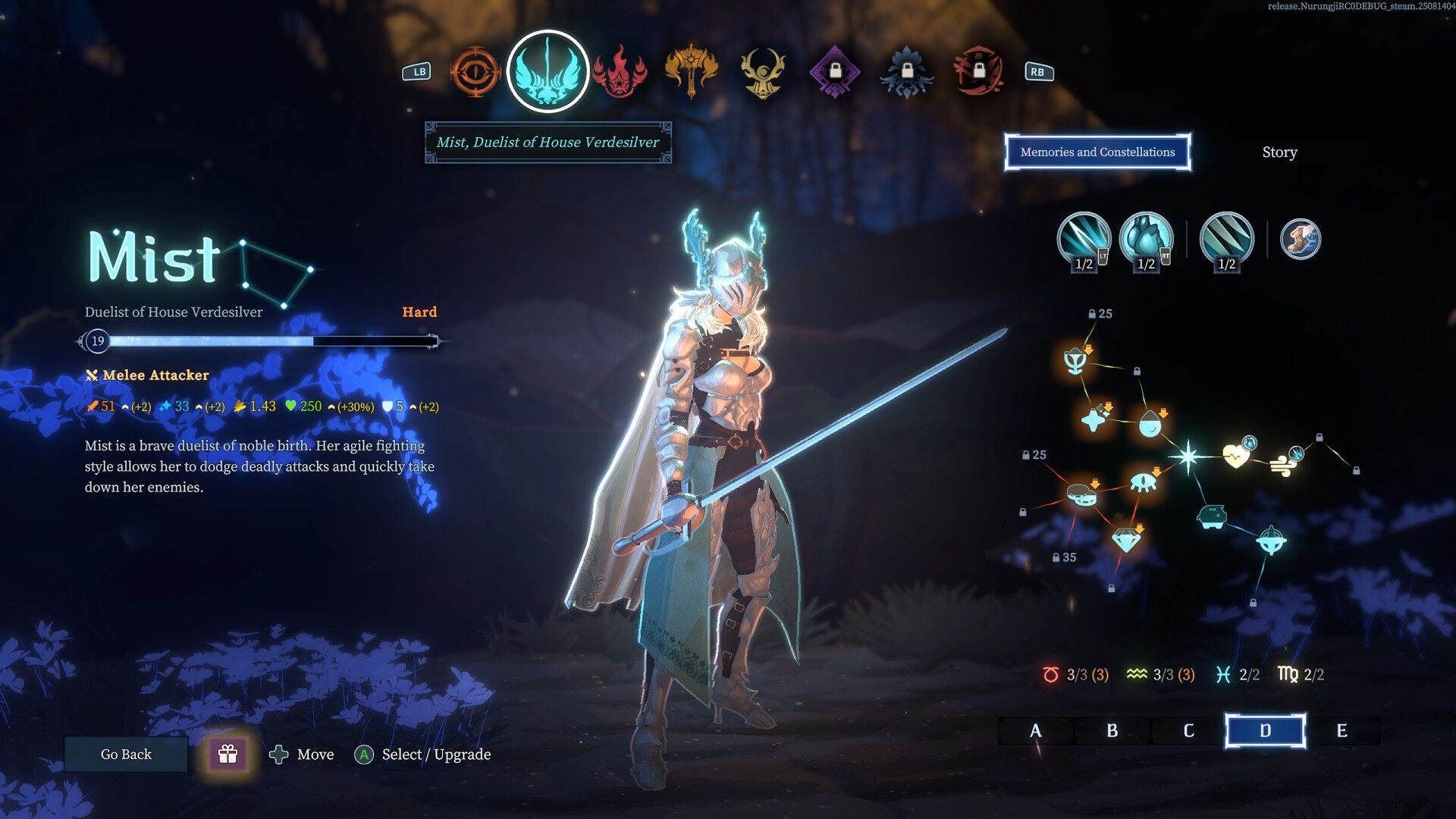This screenshot has height=819, width=1456.
Task: Open the Memories and Constellations tab
Action: 1097,152
